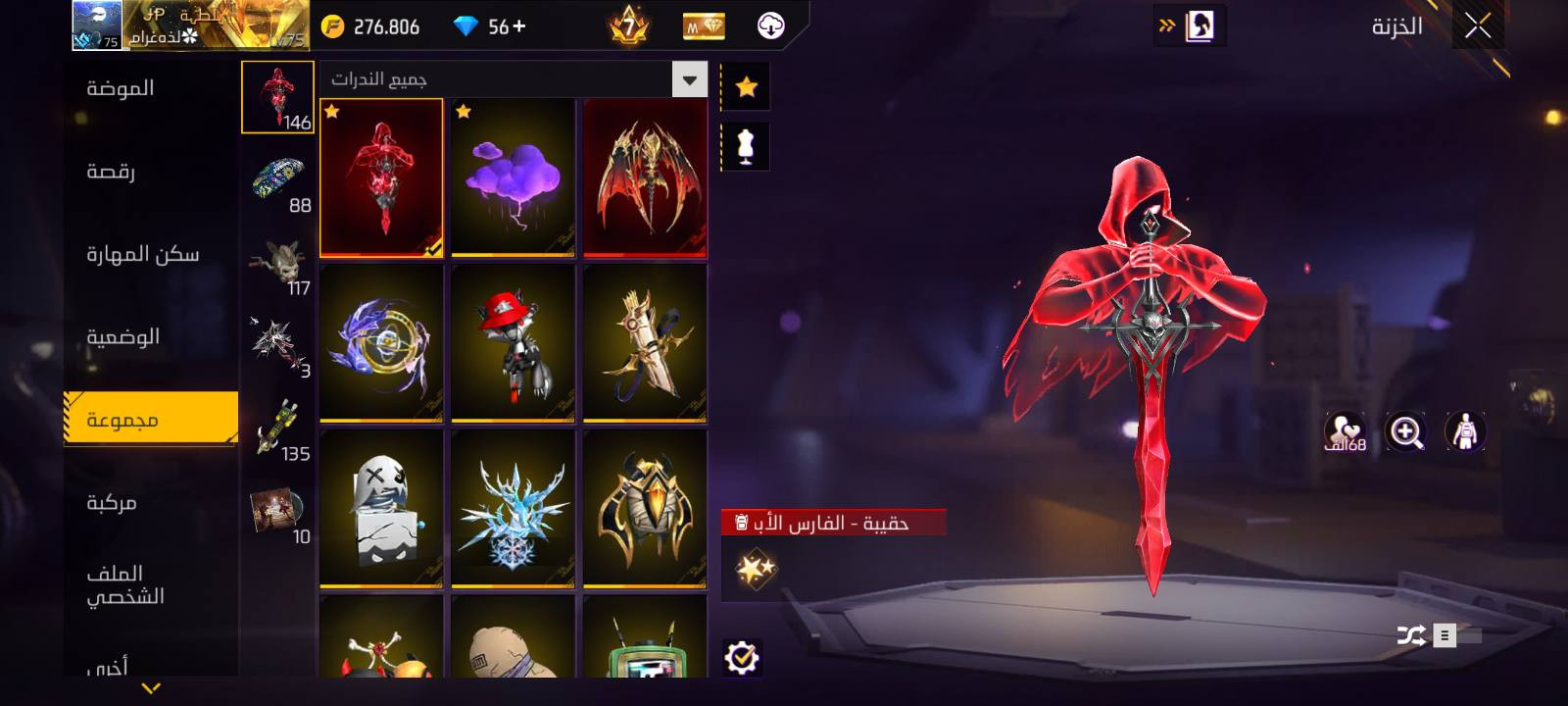This screenshot has height=706, width=1568.
Task: Open the مركبة (Vehicle) category
Action: click(112, 503)
